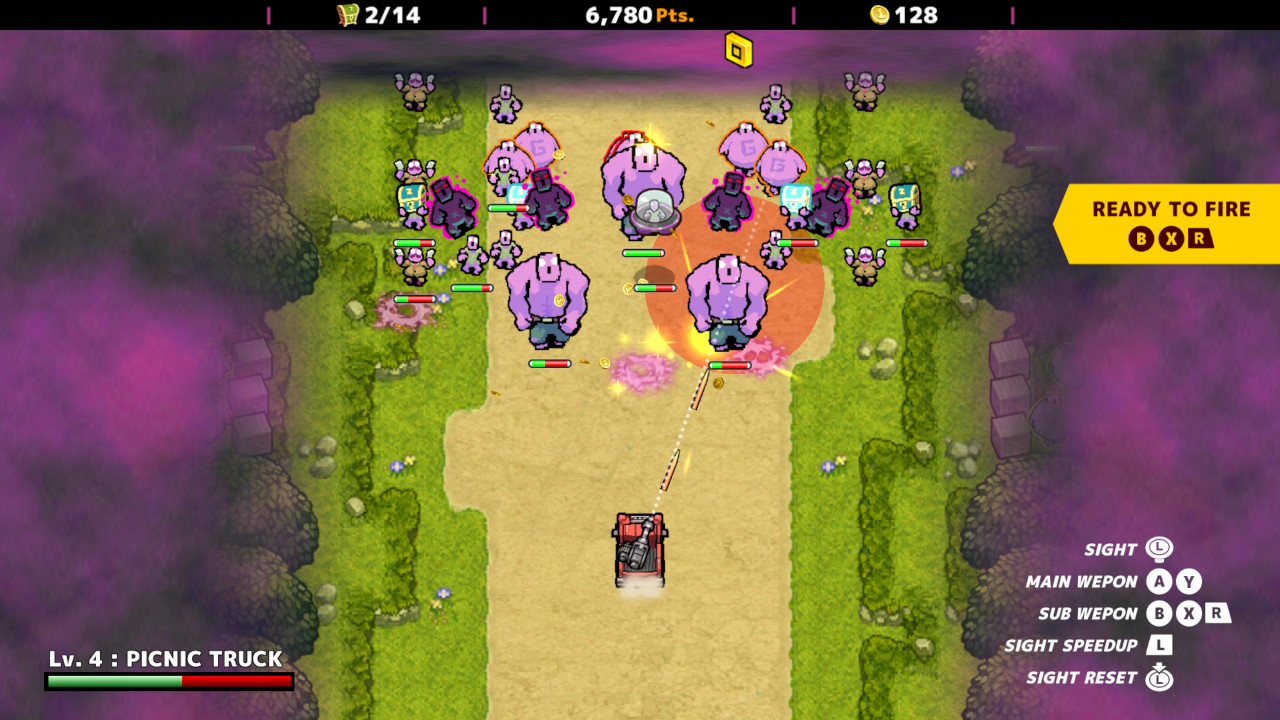The image size is (1280, 720).
Task: Click the L-stick icon next to SIGHT
Action: pos(1161,549)
